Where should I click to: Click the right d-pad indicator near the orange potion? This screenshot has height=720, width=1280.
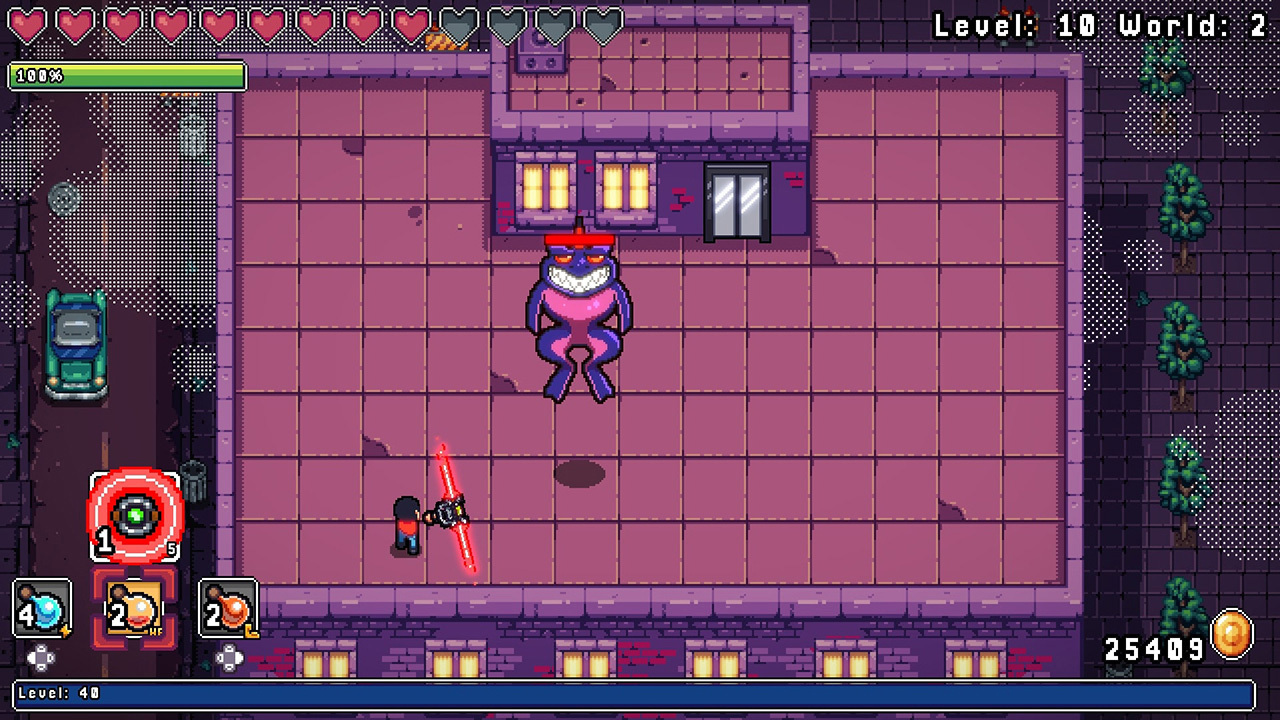(229, 659)
